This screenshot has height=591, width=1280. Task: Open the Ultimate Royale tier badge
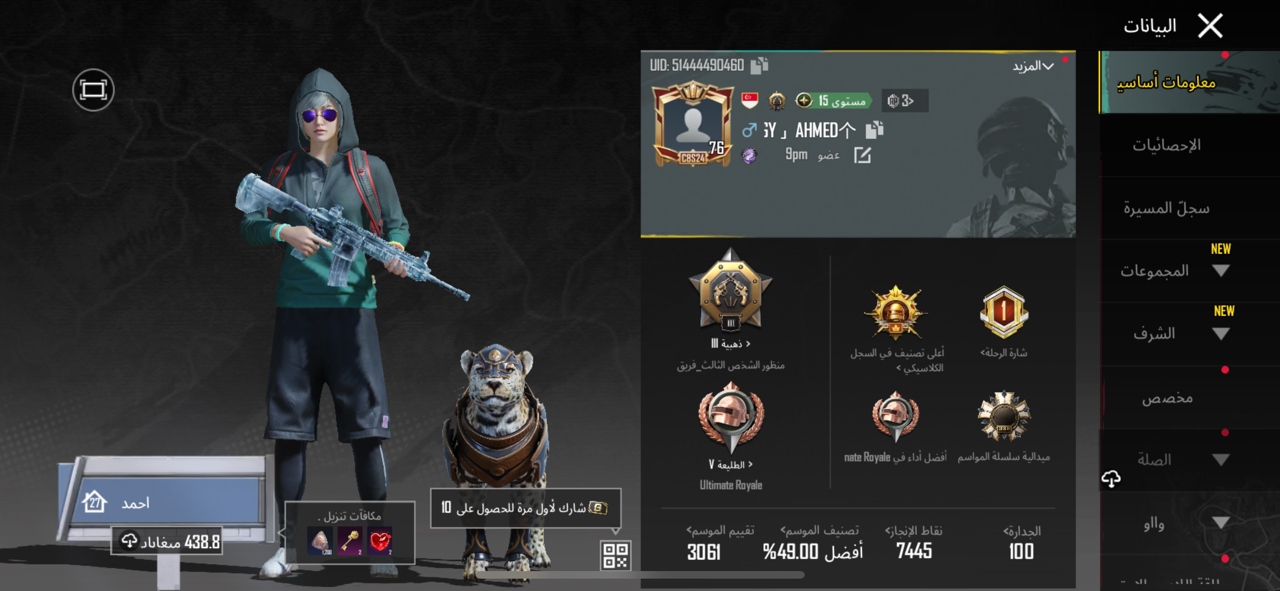point(730,419)
